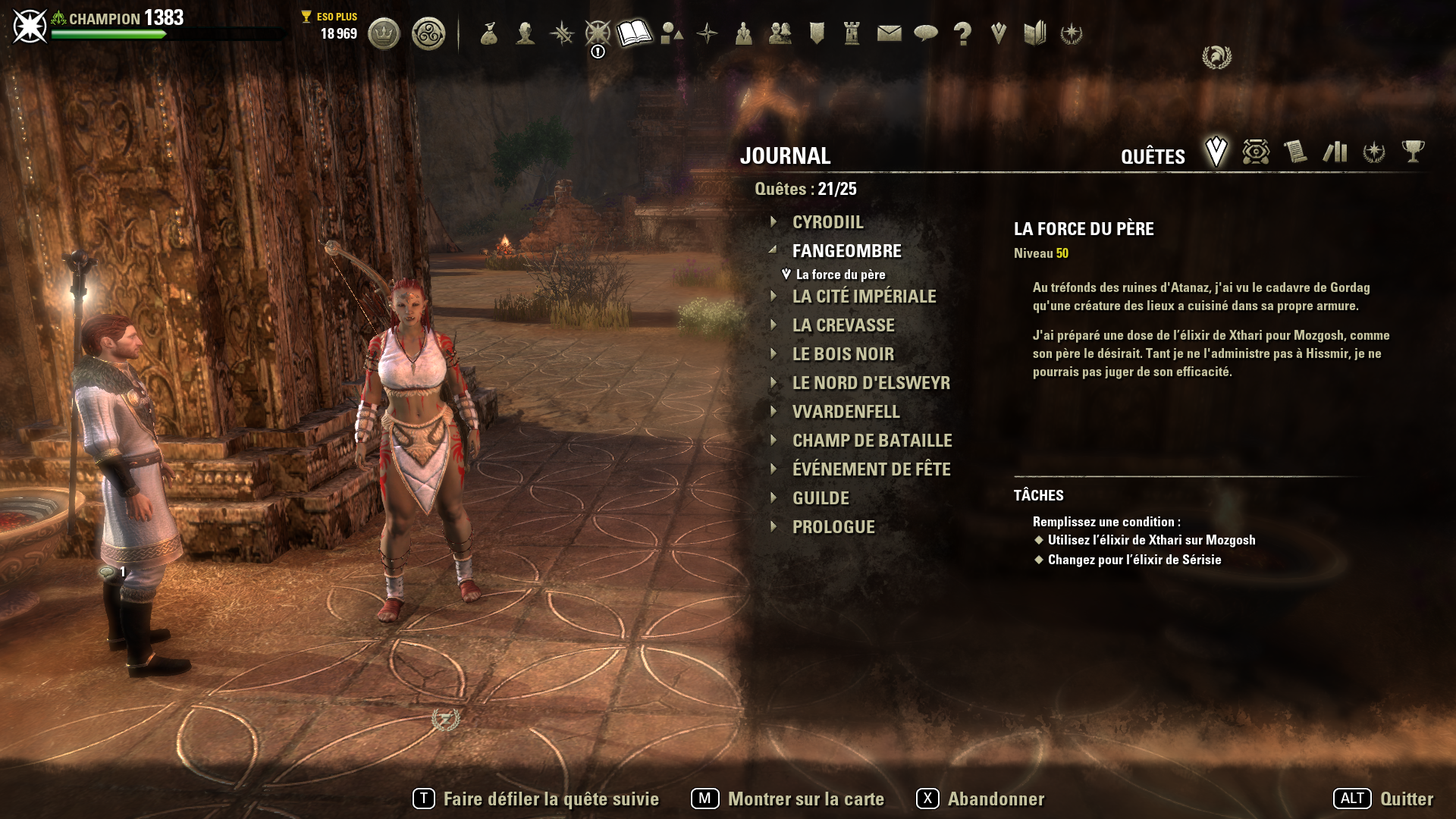The height and width of the screenshot is (819, 1456).
Task: Collapse the Fangeombre quest category
Action: 846,251
